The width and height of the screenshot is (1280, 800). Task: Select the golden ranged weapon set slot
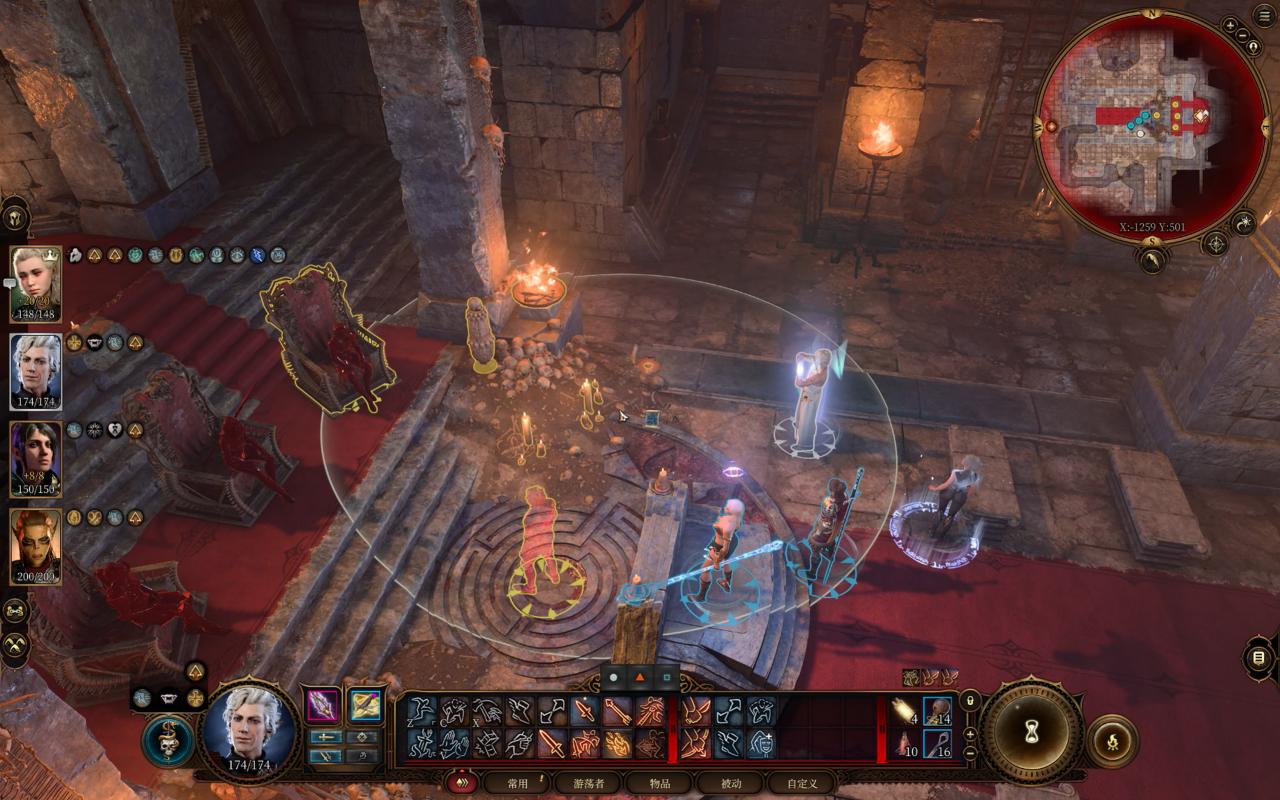tap(365, 705)
